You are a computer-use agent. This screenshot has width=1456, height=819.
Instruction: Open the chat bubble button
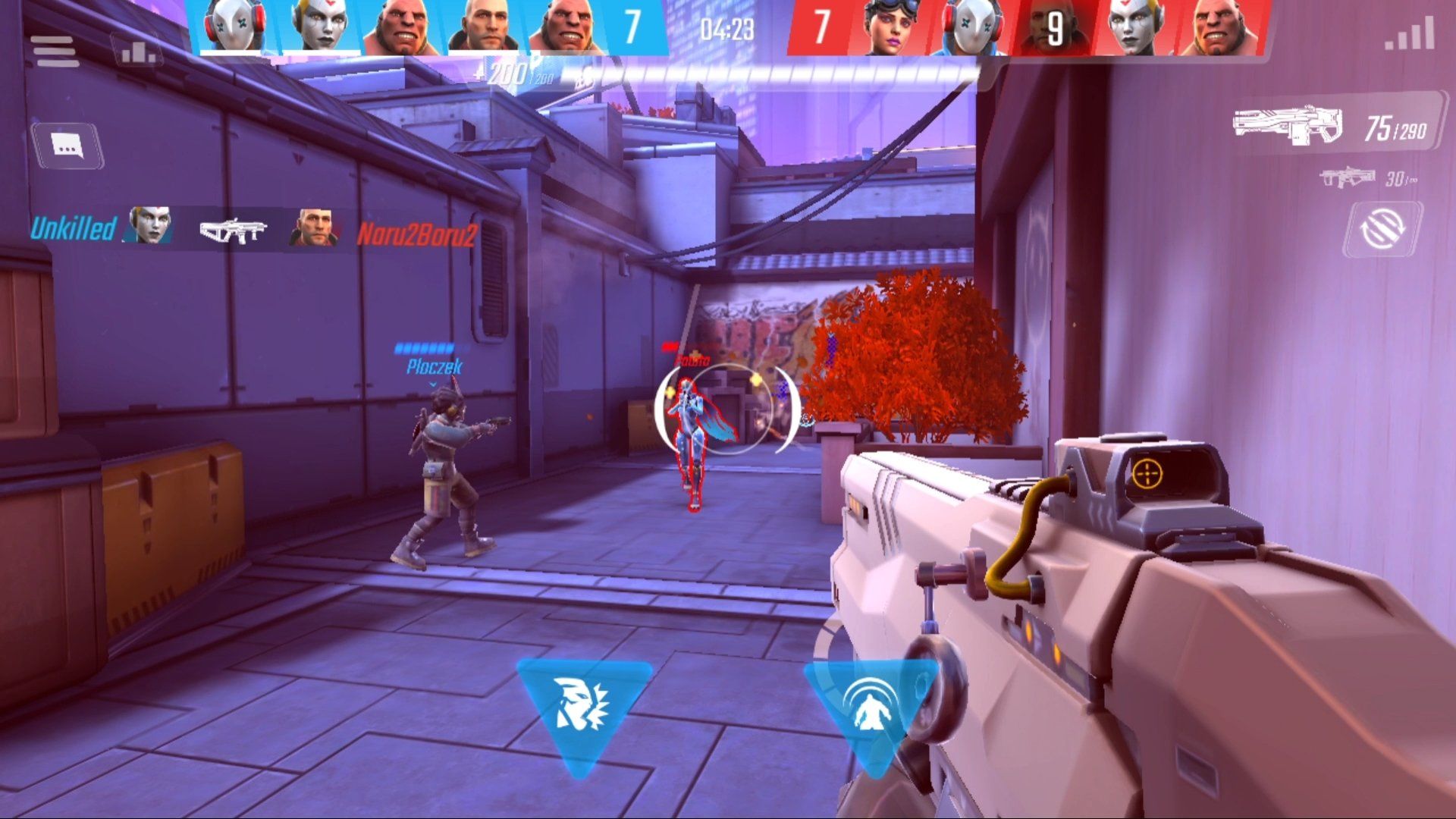coord(67,146)
